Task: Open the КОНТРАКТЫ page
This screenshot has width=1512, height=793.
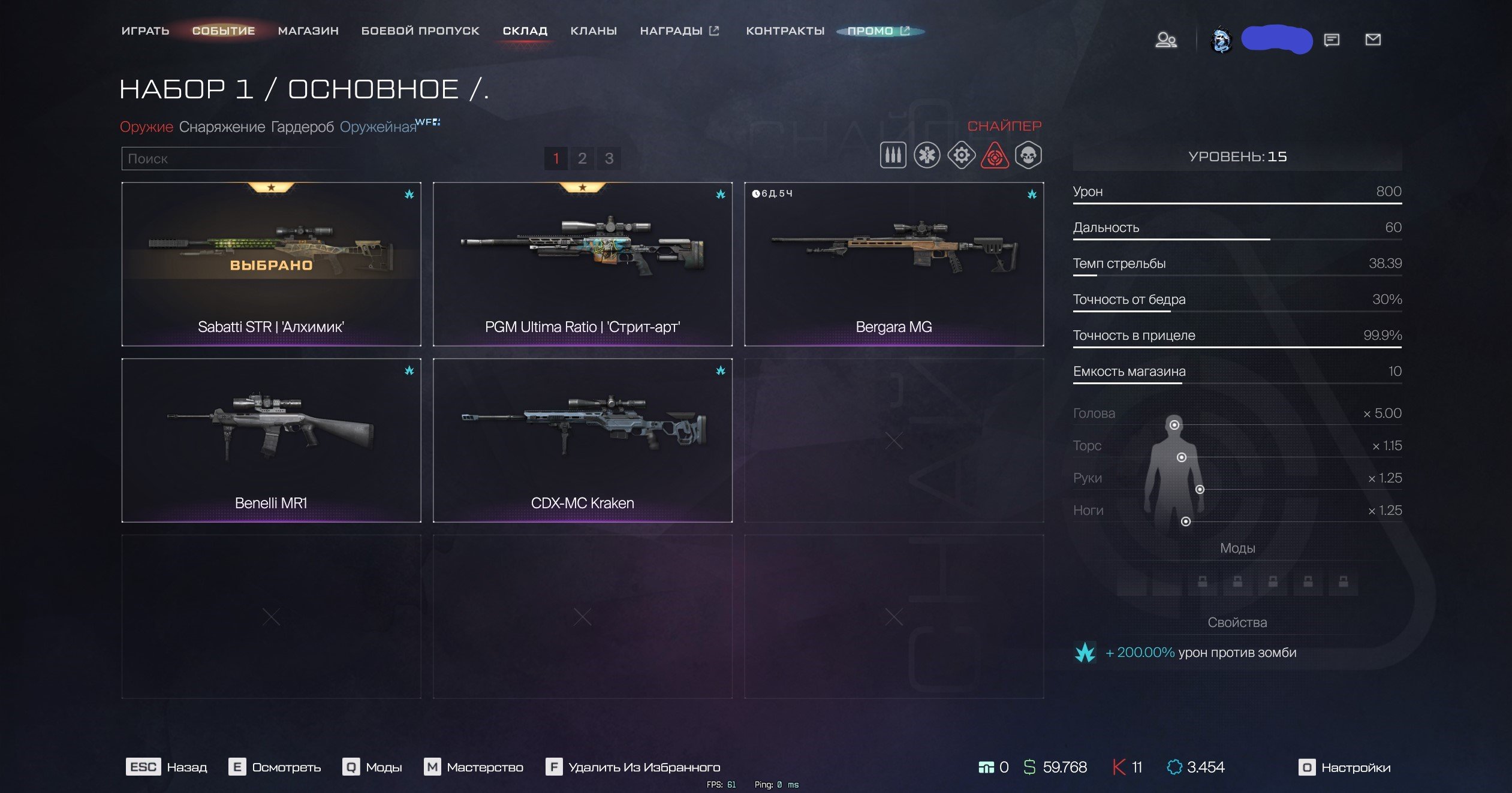Action: pyautogui.click(x=785, y=31)
